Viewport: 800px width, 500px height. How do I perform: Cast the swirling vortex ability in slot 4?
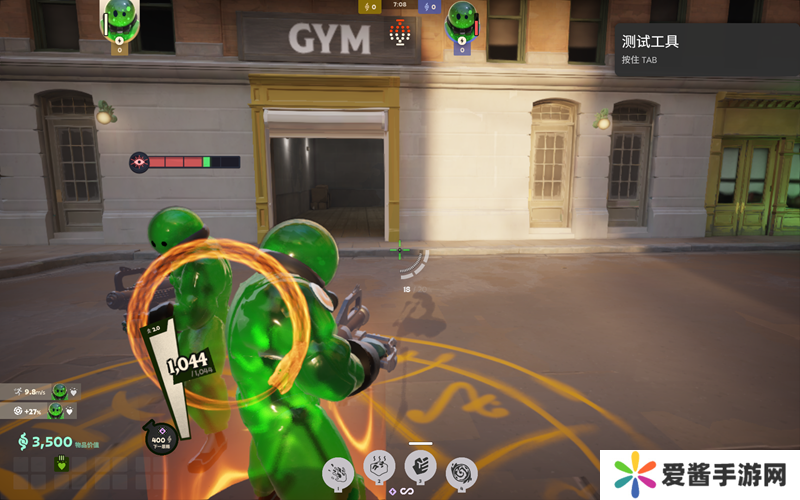click(461, 471)
